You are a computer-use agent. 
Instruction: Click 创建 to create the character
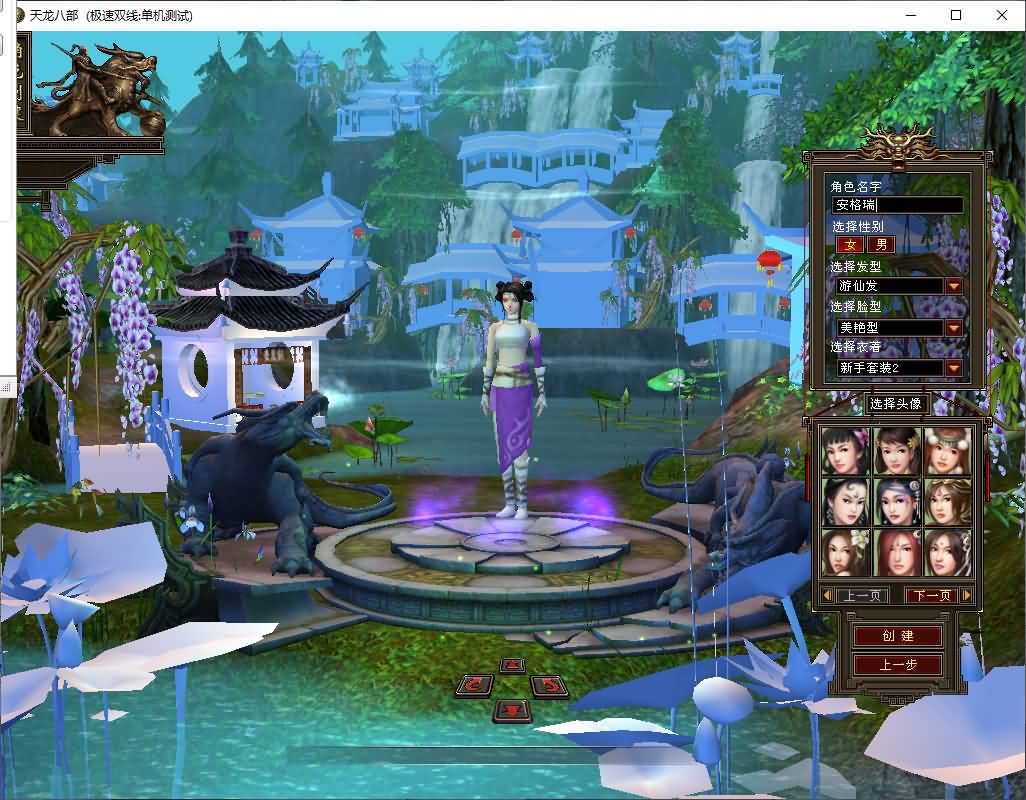pyautogui.click(x=897, y=636)
